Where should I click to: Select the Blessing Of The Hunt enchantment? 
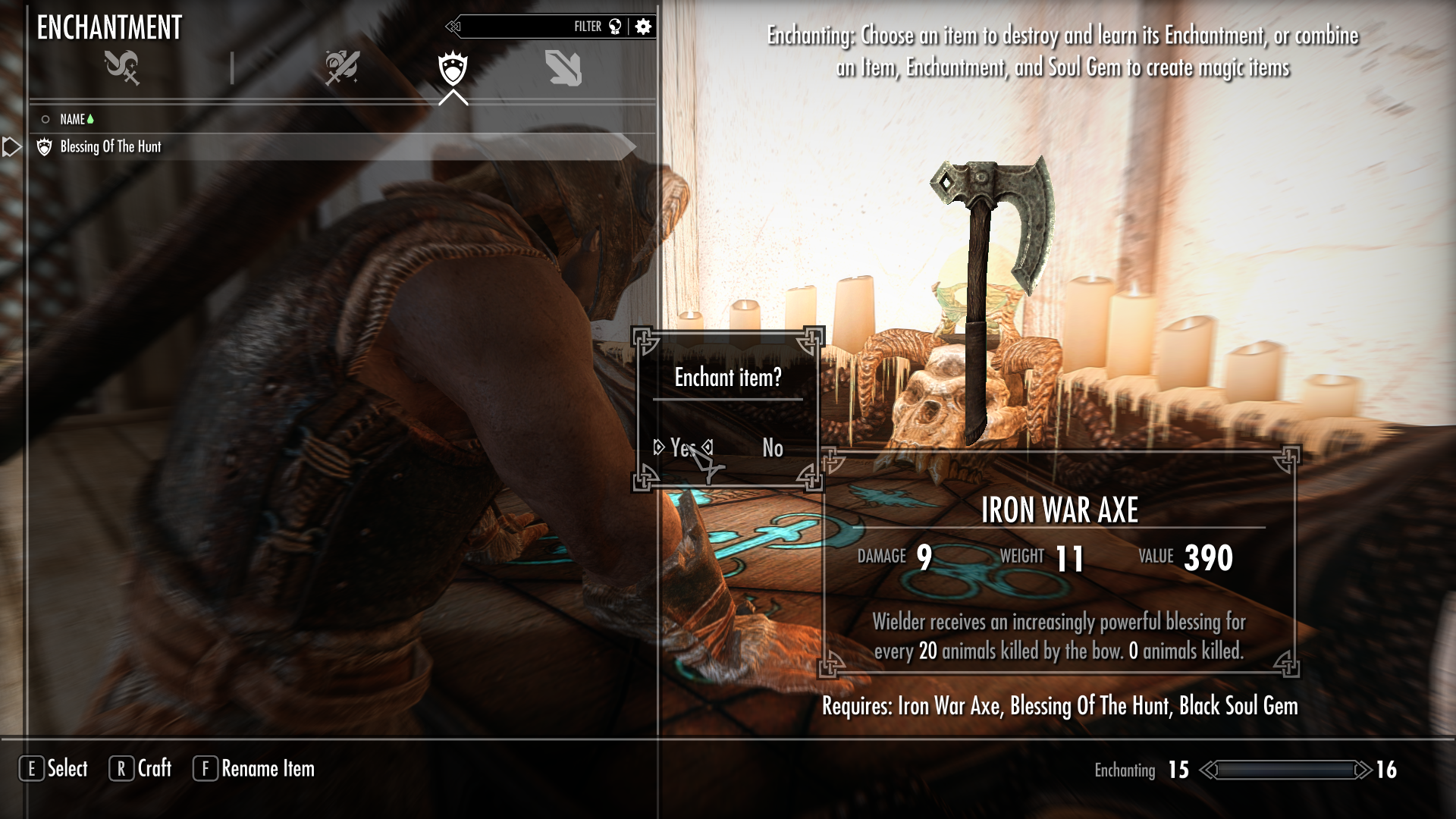click(111, 146)
